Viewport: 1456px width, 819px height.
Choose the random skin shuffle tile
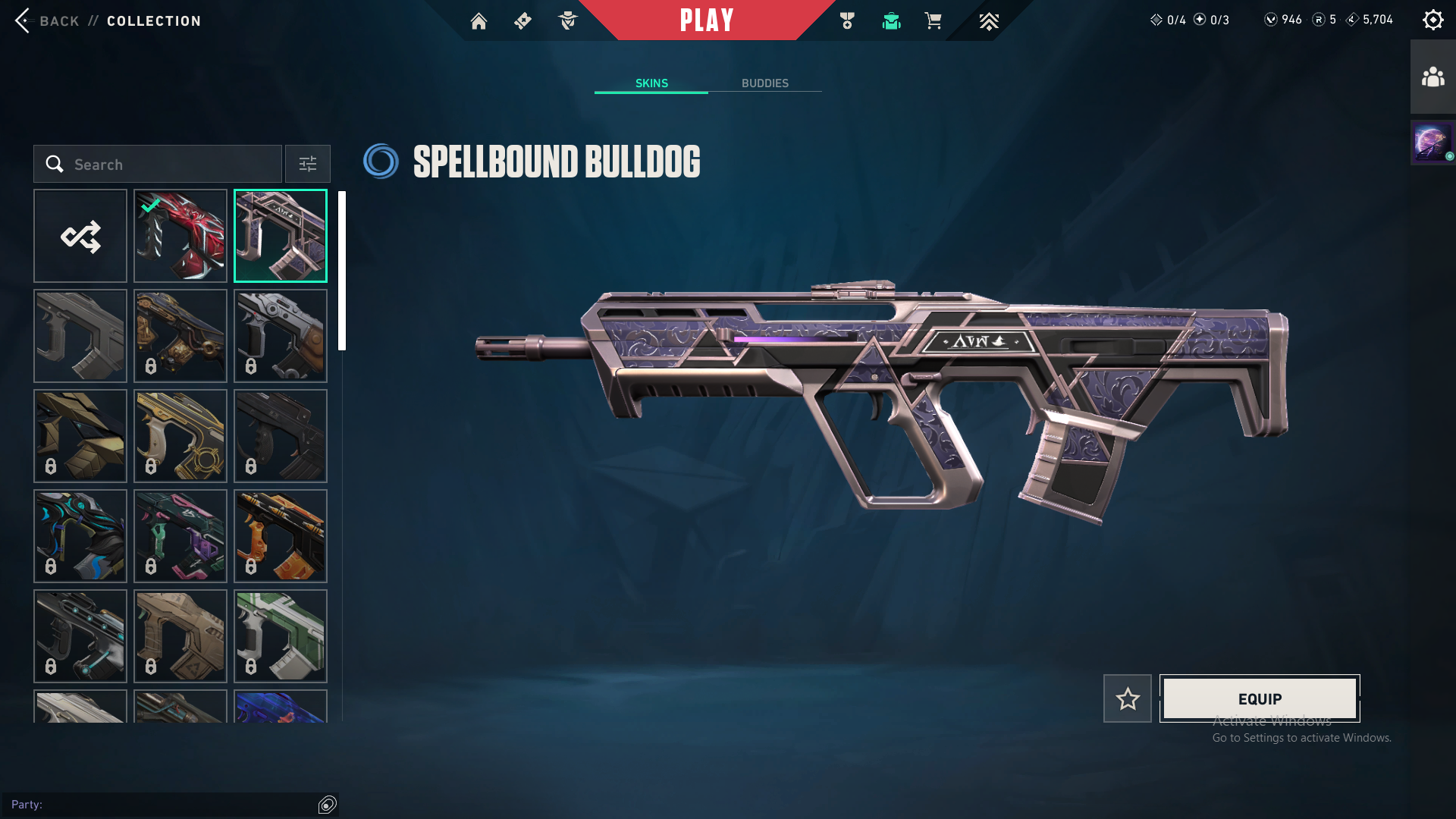click(x=80, y=236)
